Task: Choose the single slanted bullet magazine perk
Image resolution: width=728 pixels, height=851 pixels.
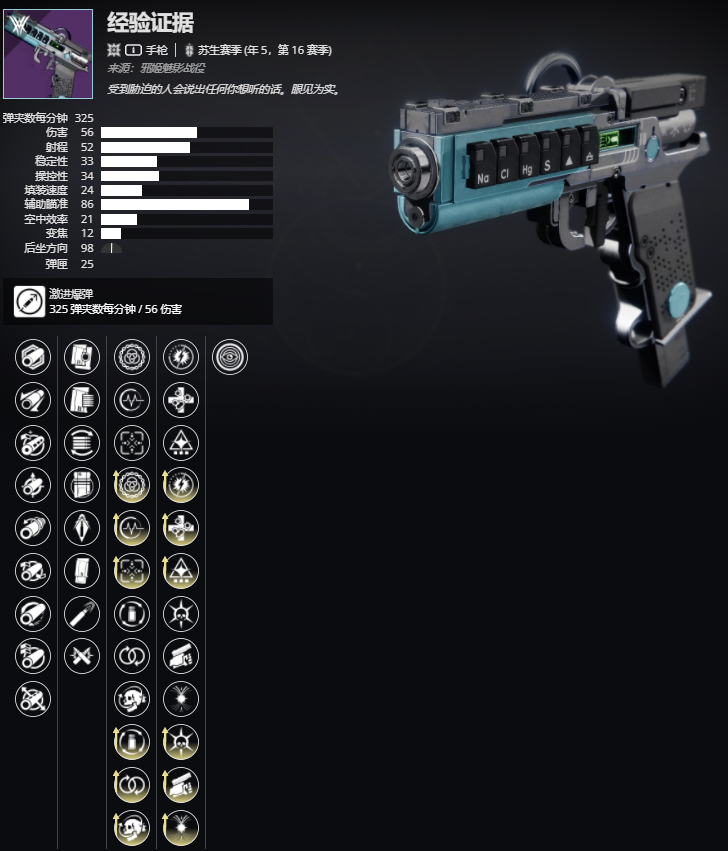Action: 82,614
